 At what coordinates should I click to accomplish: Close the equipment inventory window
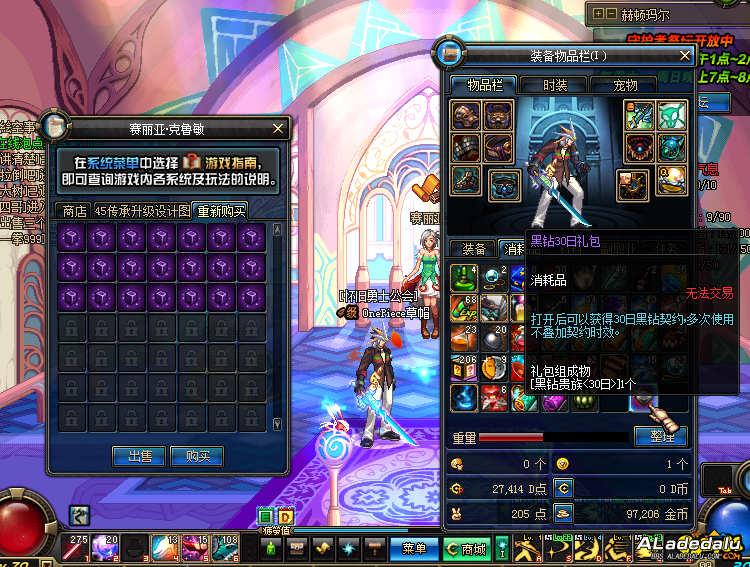click(684, 55)
